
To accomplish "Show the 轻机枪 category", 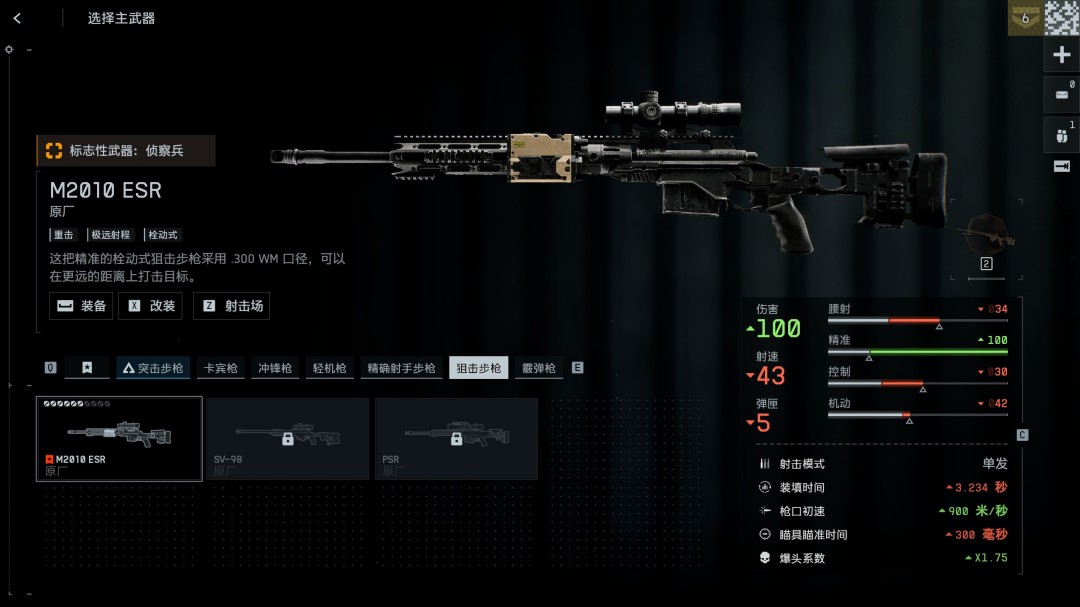I will pos(328,368).
